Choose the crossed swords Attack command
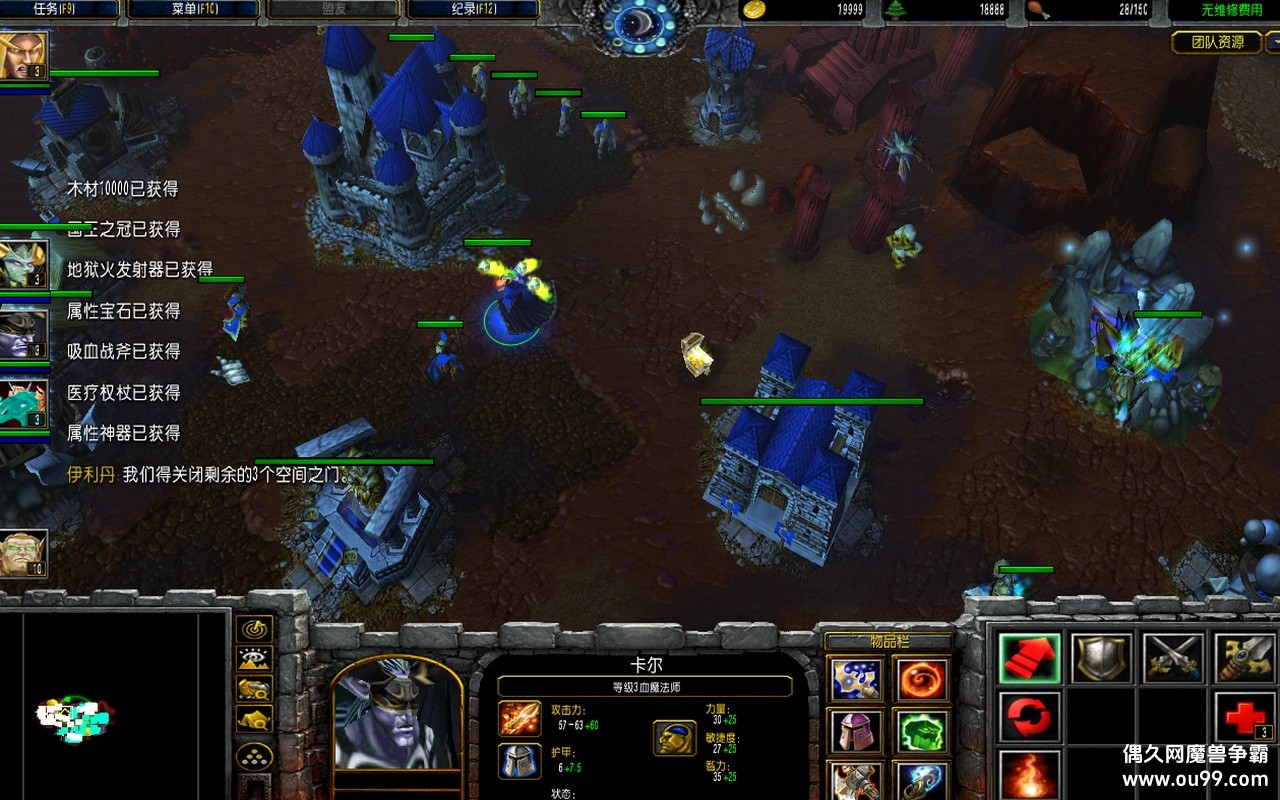 coord(1173,658)
